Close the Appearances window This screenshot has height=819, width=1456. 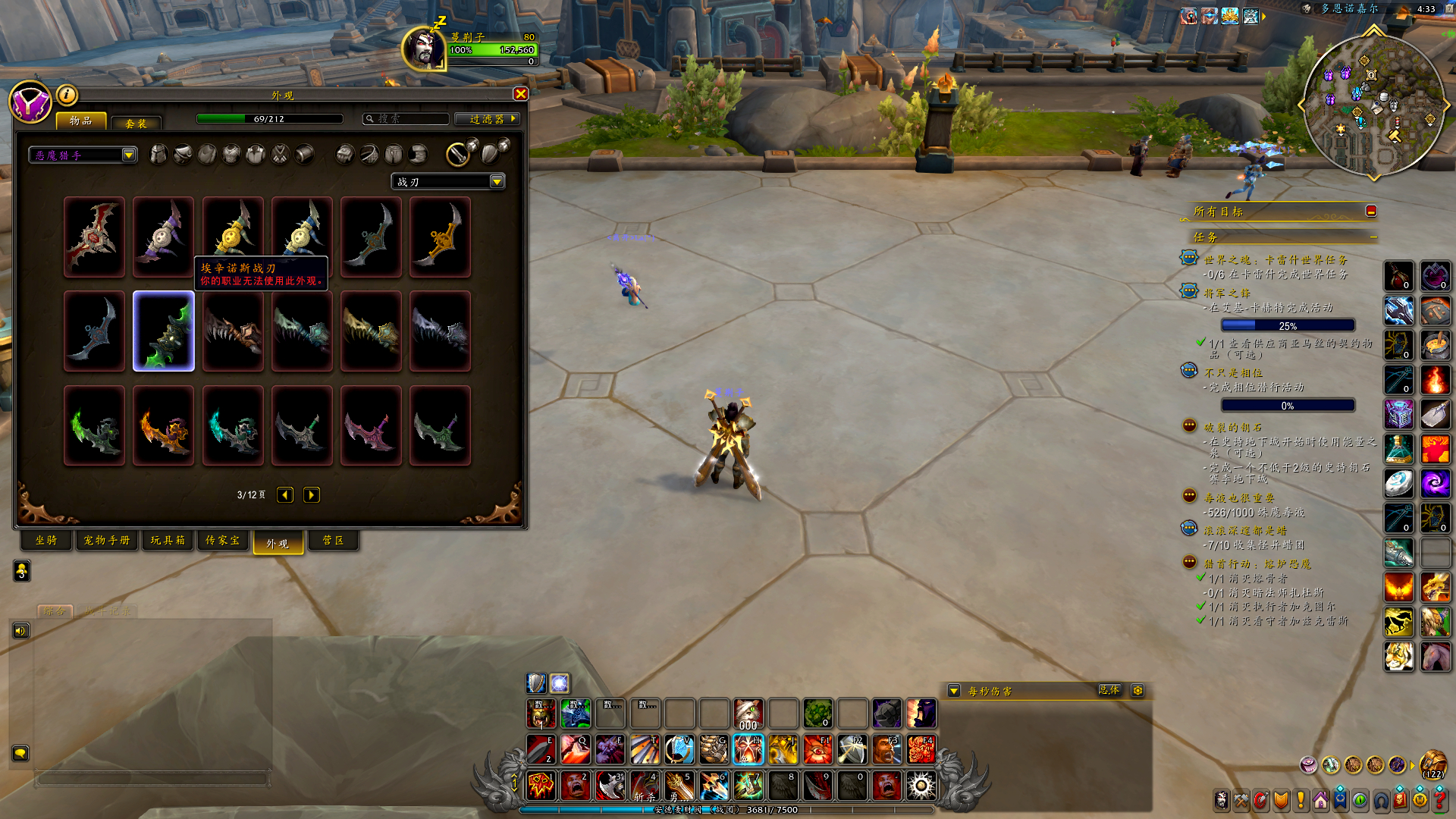(x=520, y=93)
